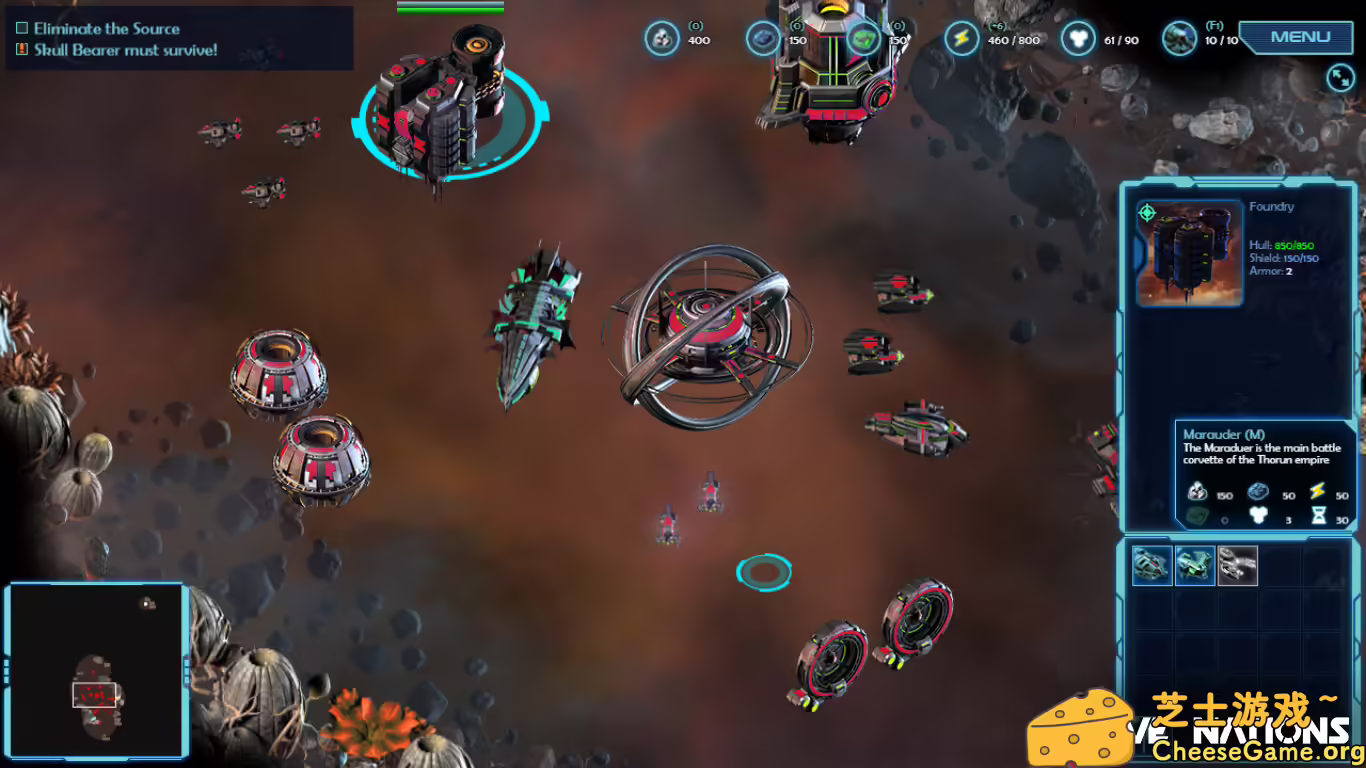Select the crystal resource icon showing 150
Viewport: 1366px width, 768px height.
(x=762, y=37)
